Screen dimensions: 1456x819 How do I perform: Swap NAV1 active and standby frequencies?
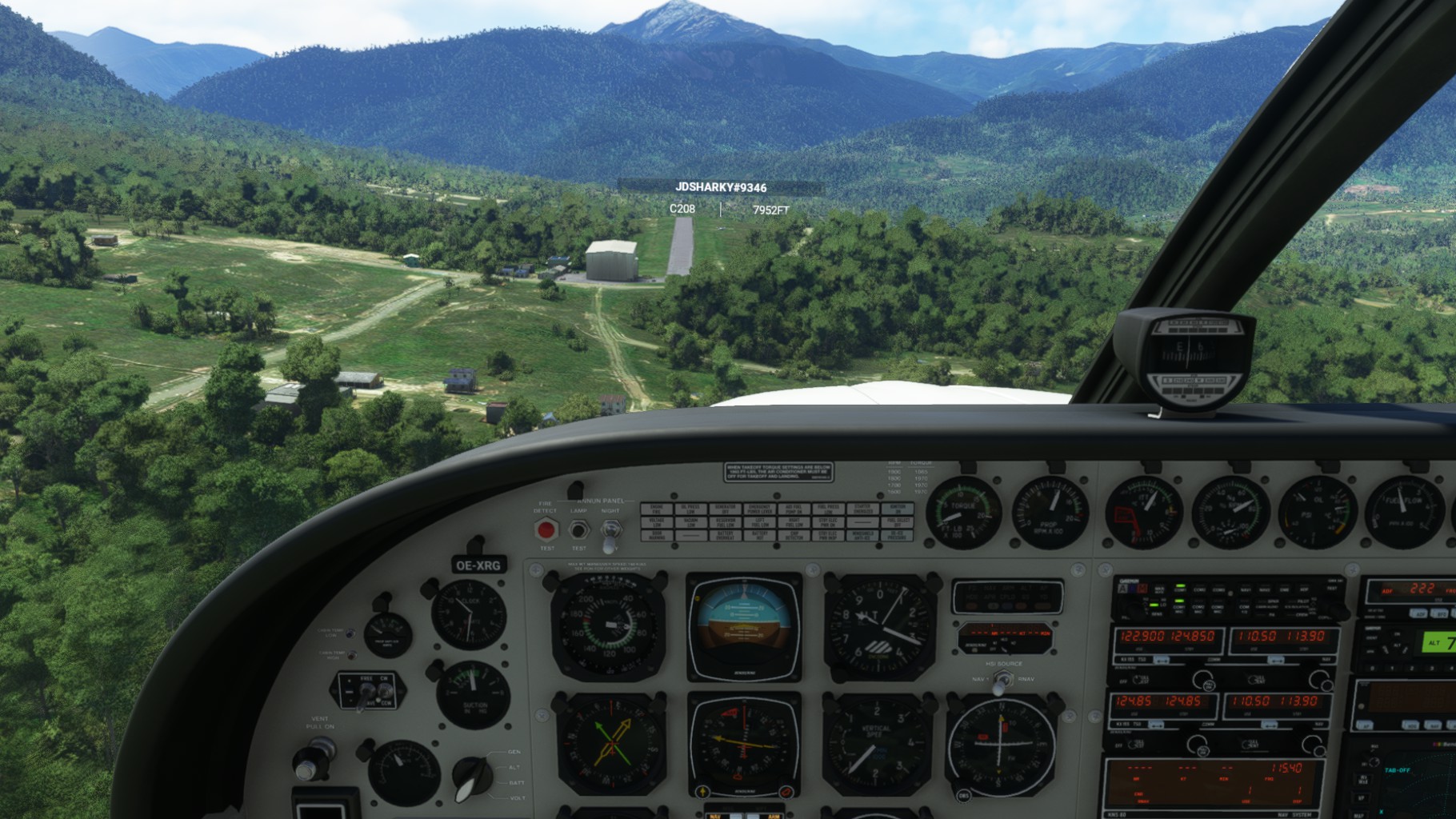1275,660
